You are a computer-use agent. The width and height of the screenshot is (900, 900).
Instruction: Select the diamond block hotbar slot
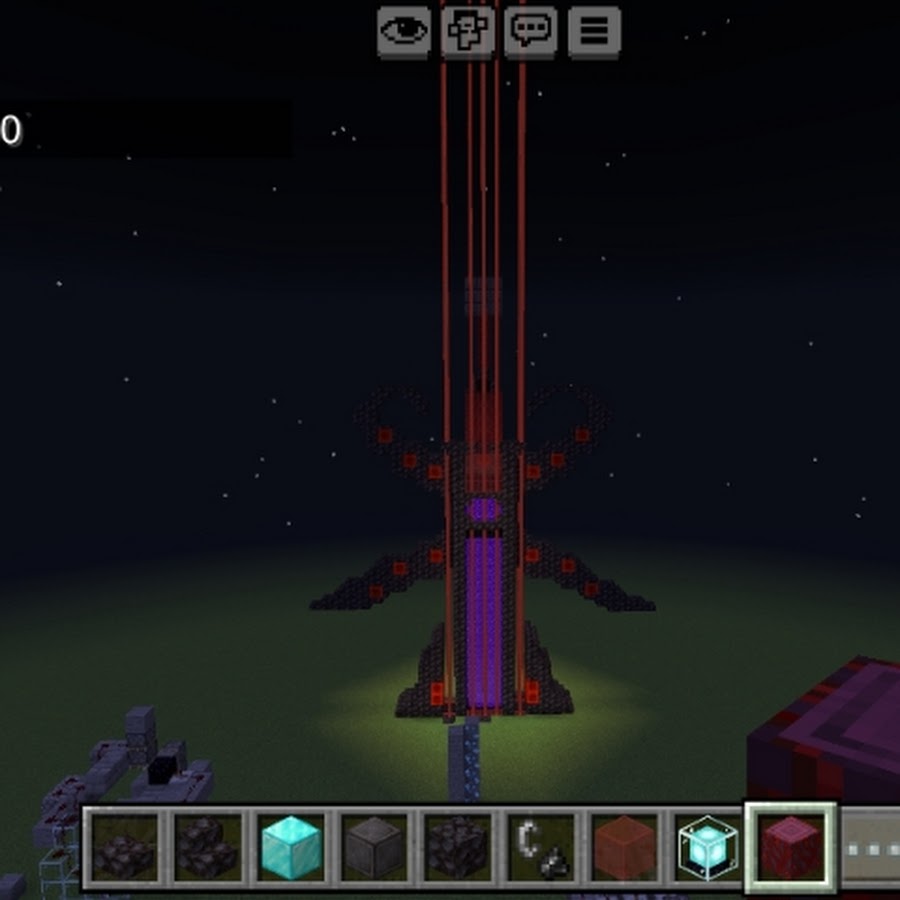(291, 848)
